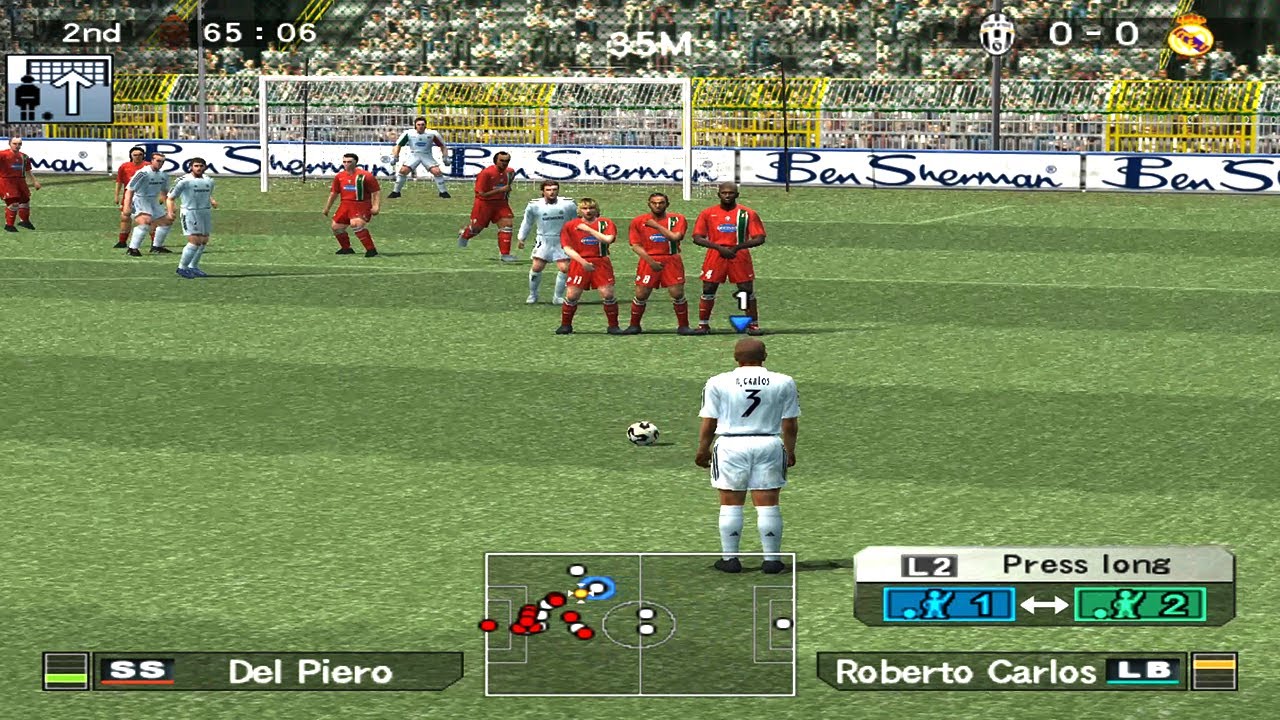Select the Real Madrid club crest
This screenshot has height=720, width=1280.
1190,37
